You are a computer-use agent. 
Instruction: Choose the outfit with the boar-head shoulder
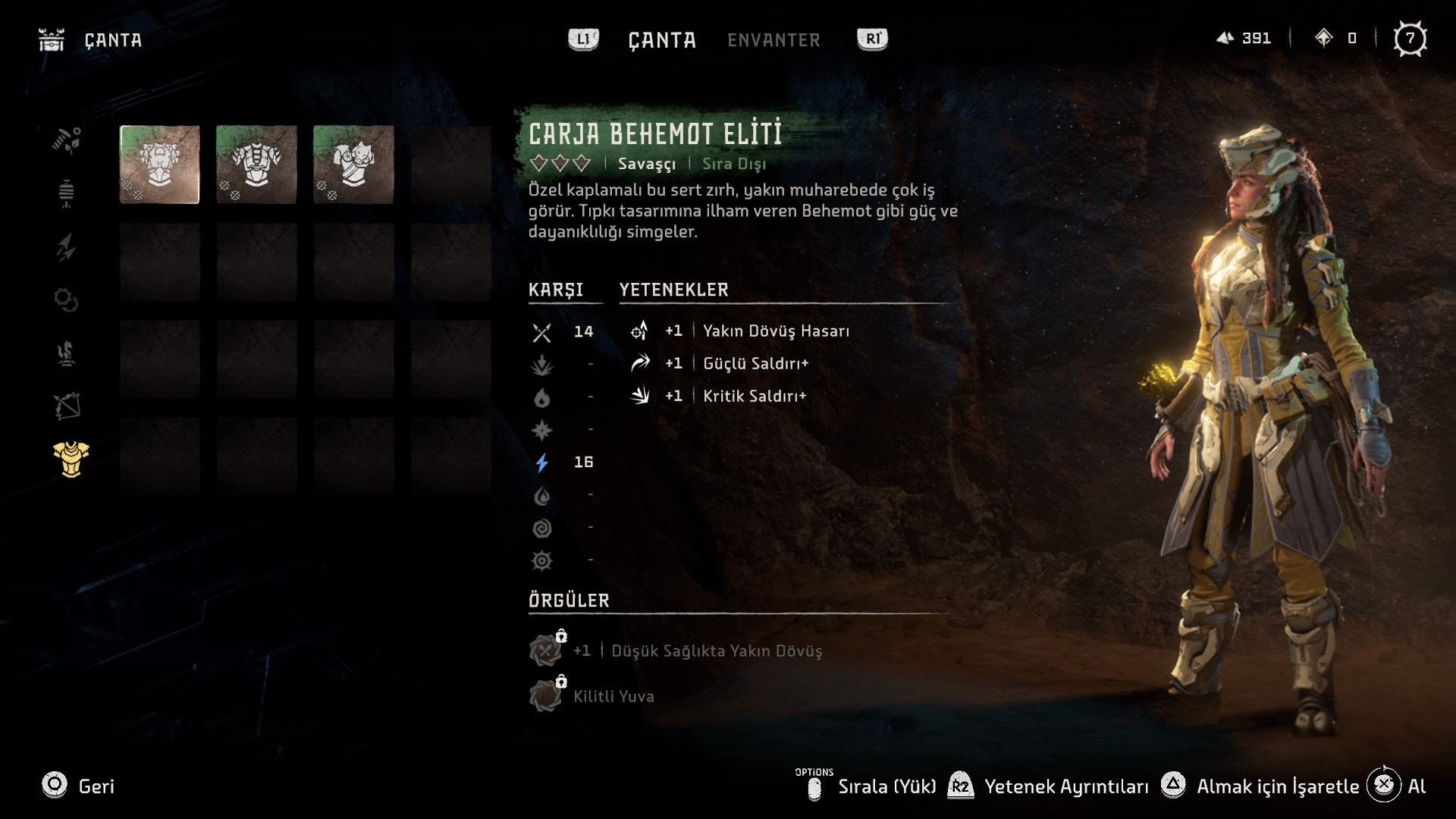(353, 165)
